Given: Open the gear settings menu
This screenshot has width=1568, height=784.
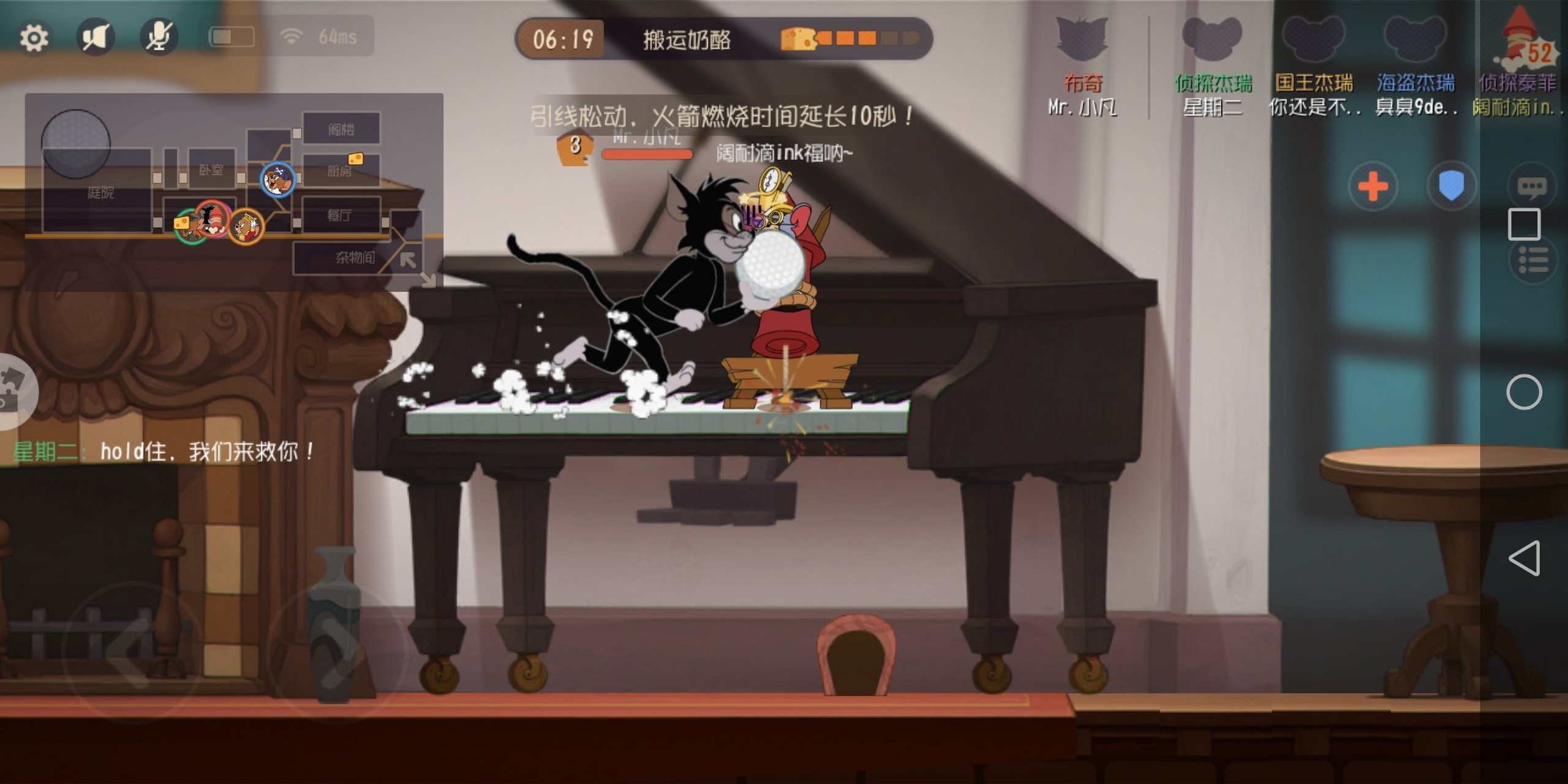Looking at the screenshot, I should [x=34, y=38].
